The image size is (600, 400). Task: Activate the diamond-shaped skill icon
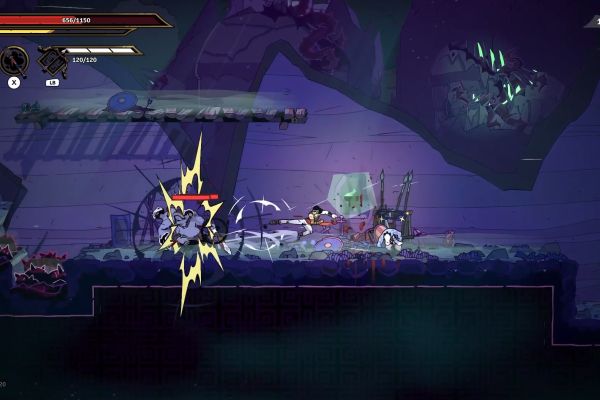point(51,61)
